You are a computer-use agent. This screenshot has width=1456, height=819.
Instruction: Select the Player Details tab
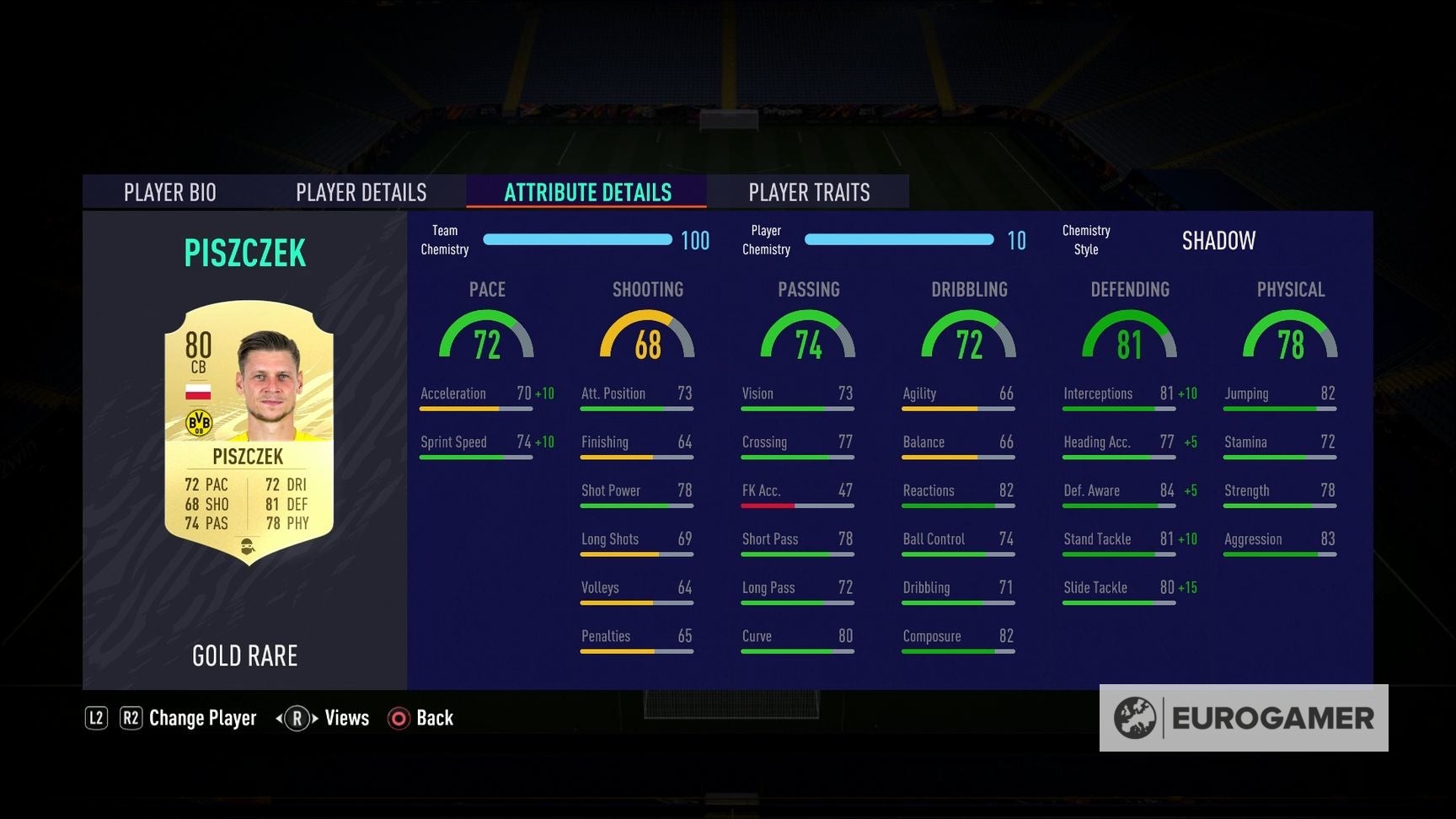tap(361, 192)
